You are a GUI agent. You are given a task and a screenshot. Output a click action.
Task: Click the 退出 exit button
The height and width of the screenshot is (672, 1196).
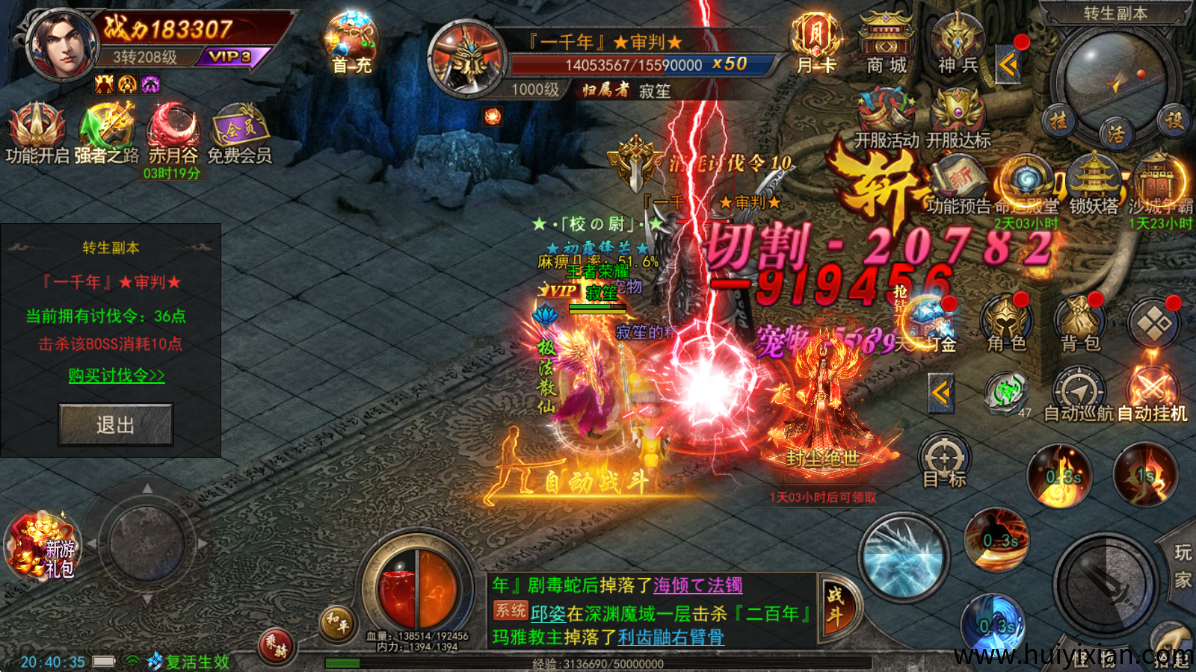coord(115,425)
